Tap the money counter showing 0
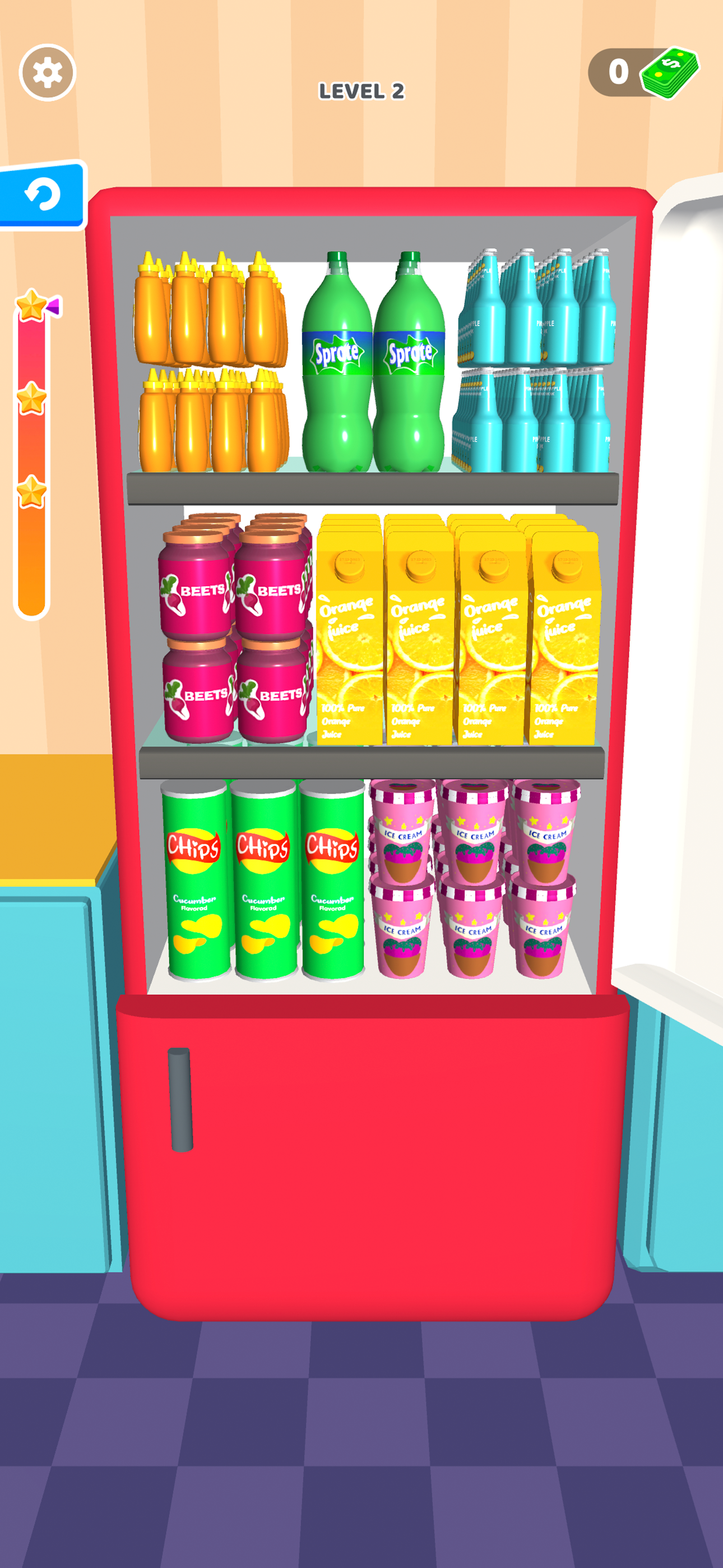Image resolution: width=723 pixels, height=1568 pixels. click(x=617, y=72)
